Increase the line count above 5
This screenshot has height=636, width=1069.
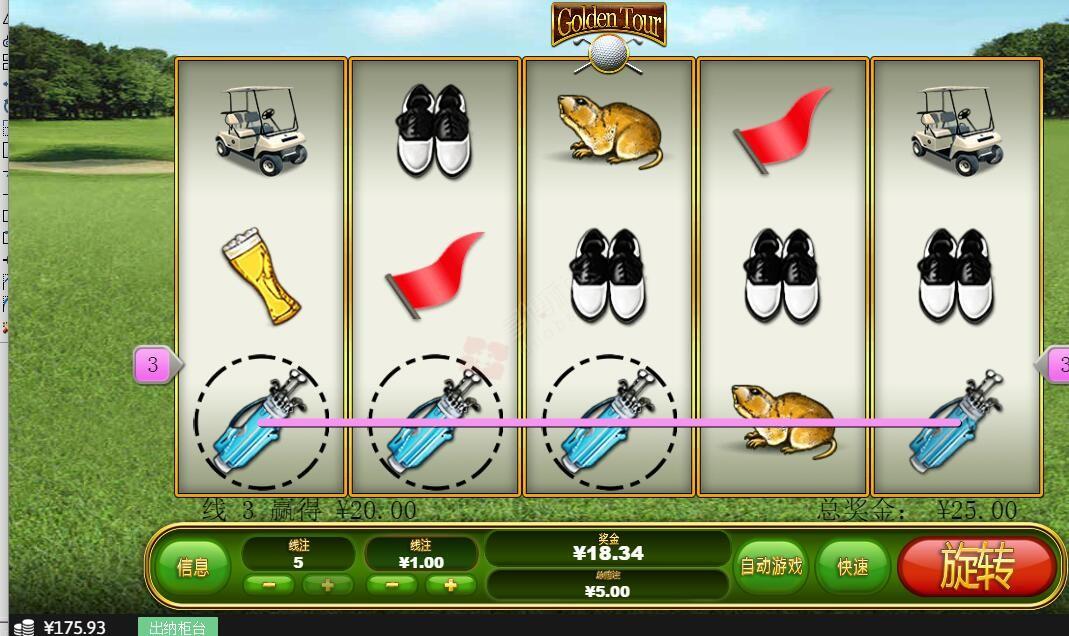click(327, 585)
